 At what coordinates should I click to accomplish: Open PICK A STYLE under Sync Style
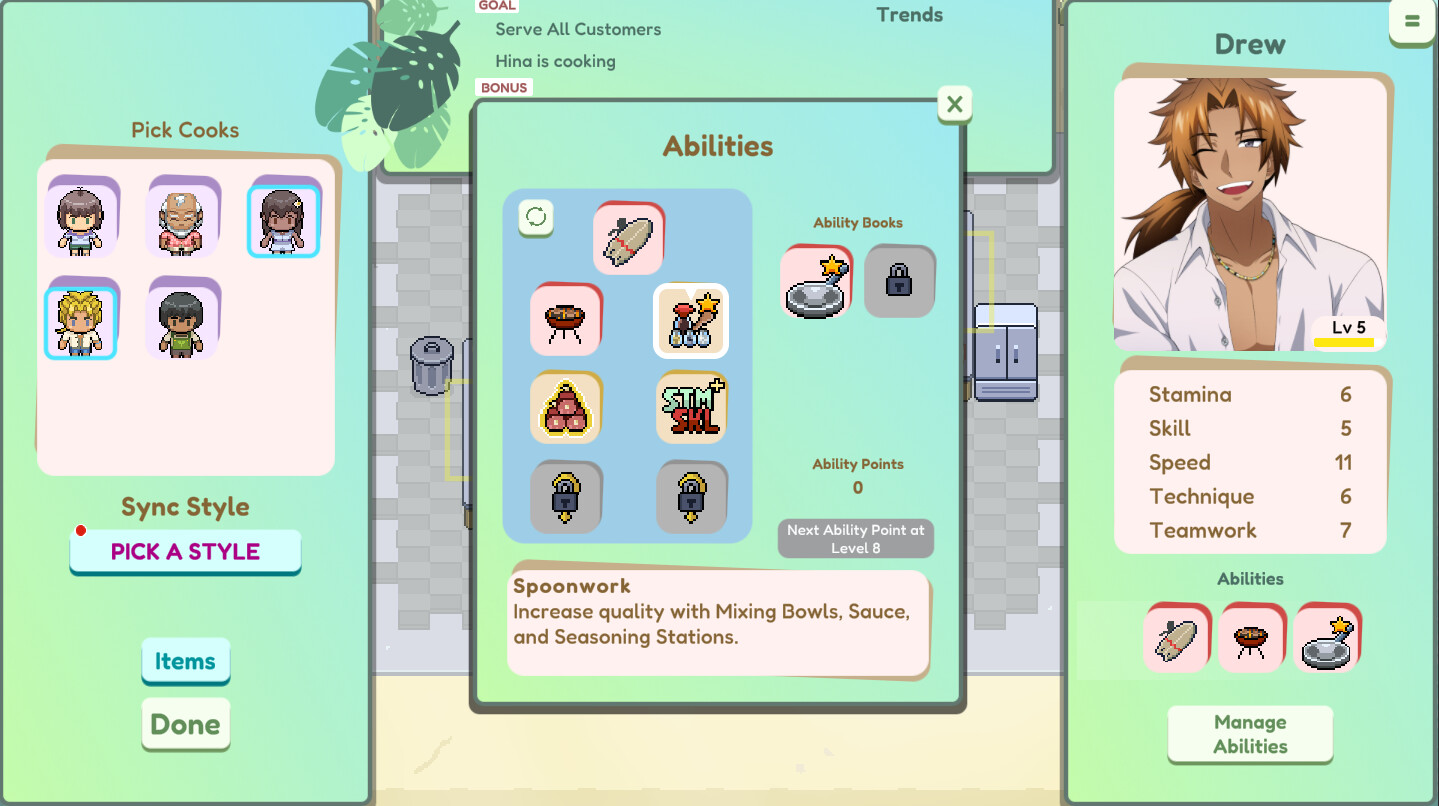tap(185, 552)
